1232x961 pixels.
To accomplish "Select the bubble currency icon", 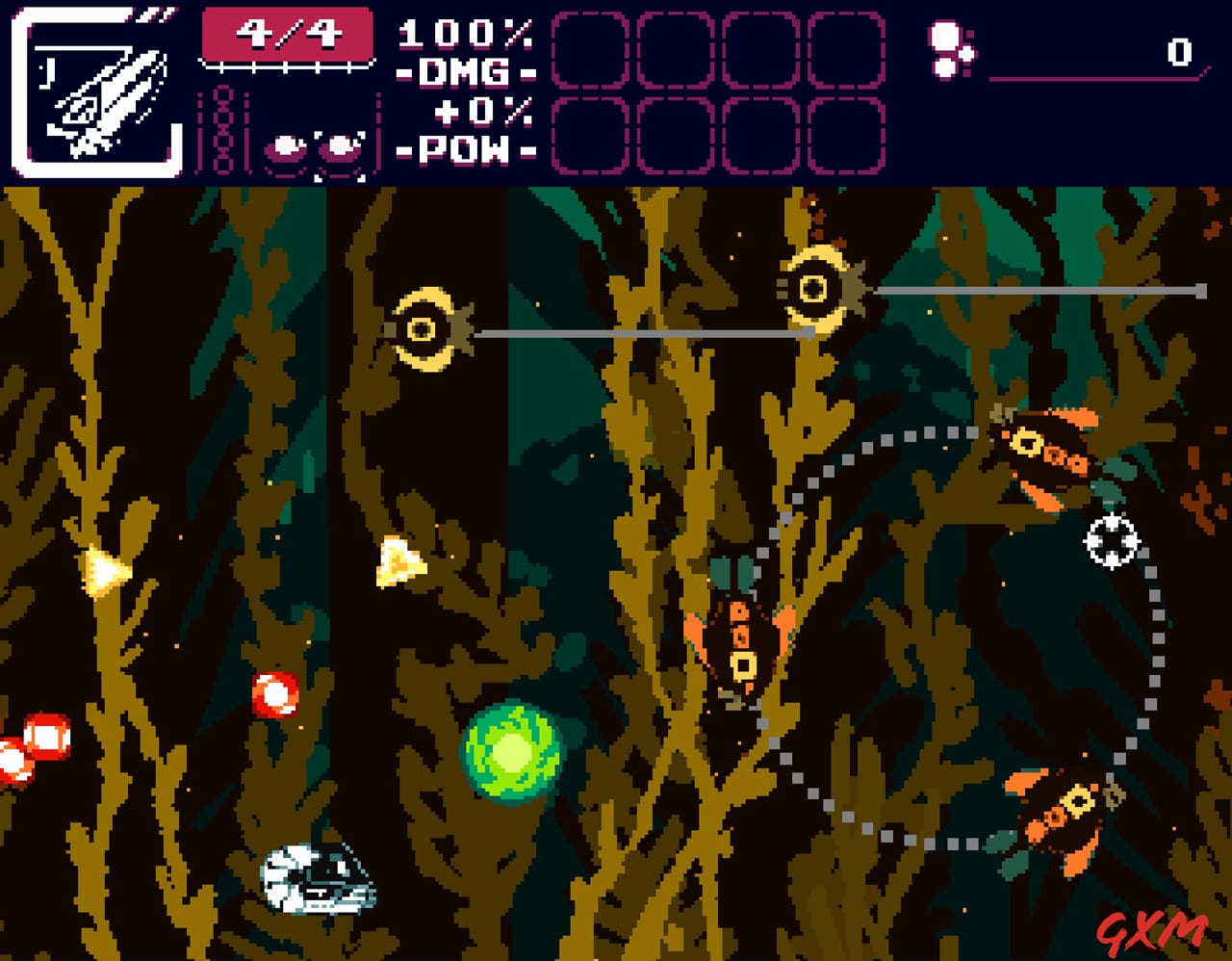I will [x=951, y=53].
